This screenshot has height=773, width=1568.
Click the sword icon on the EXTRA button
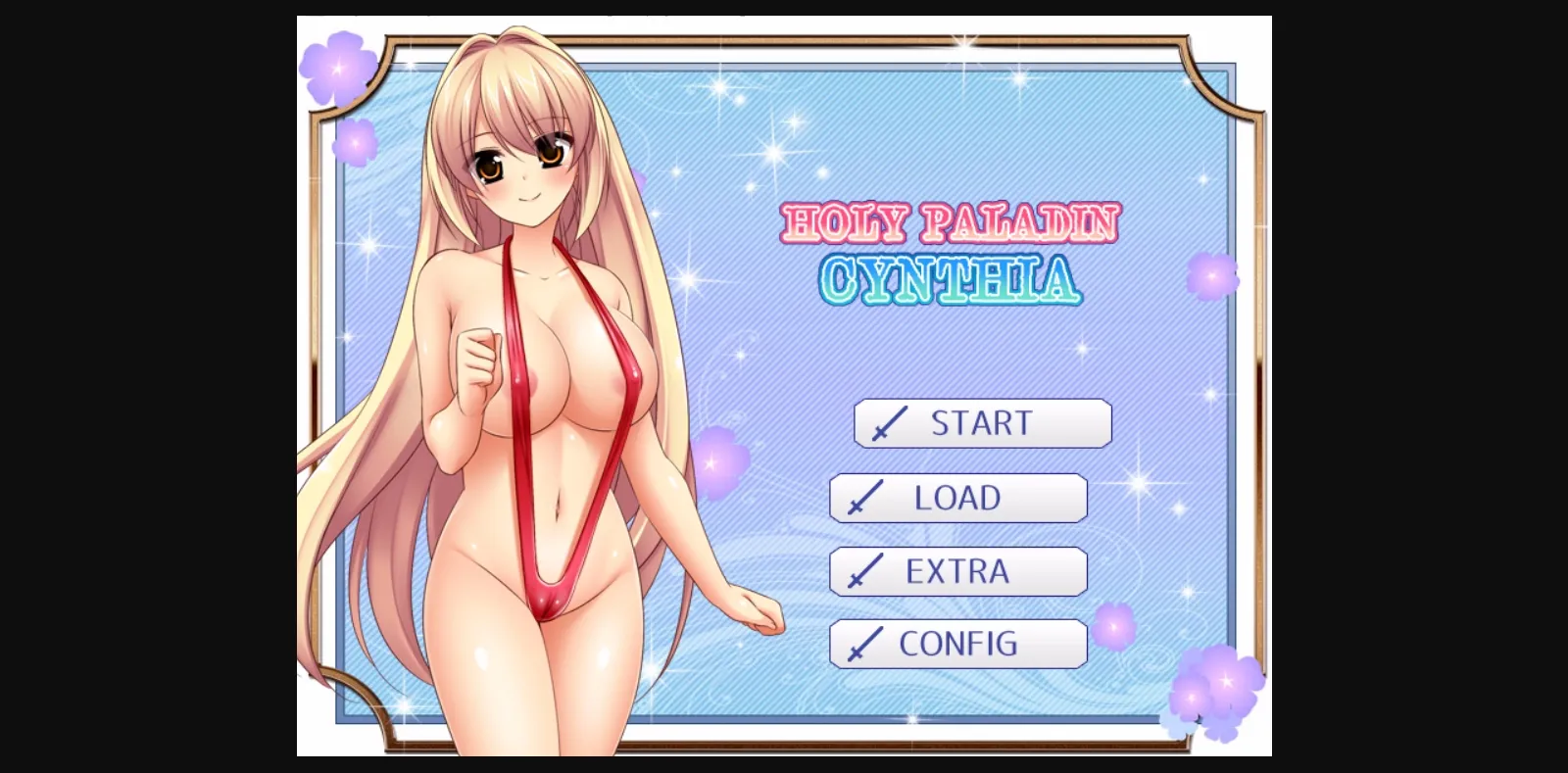[863, 571]
